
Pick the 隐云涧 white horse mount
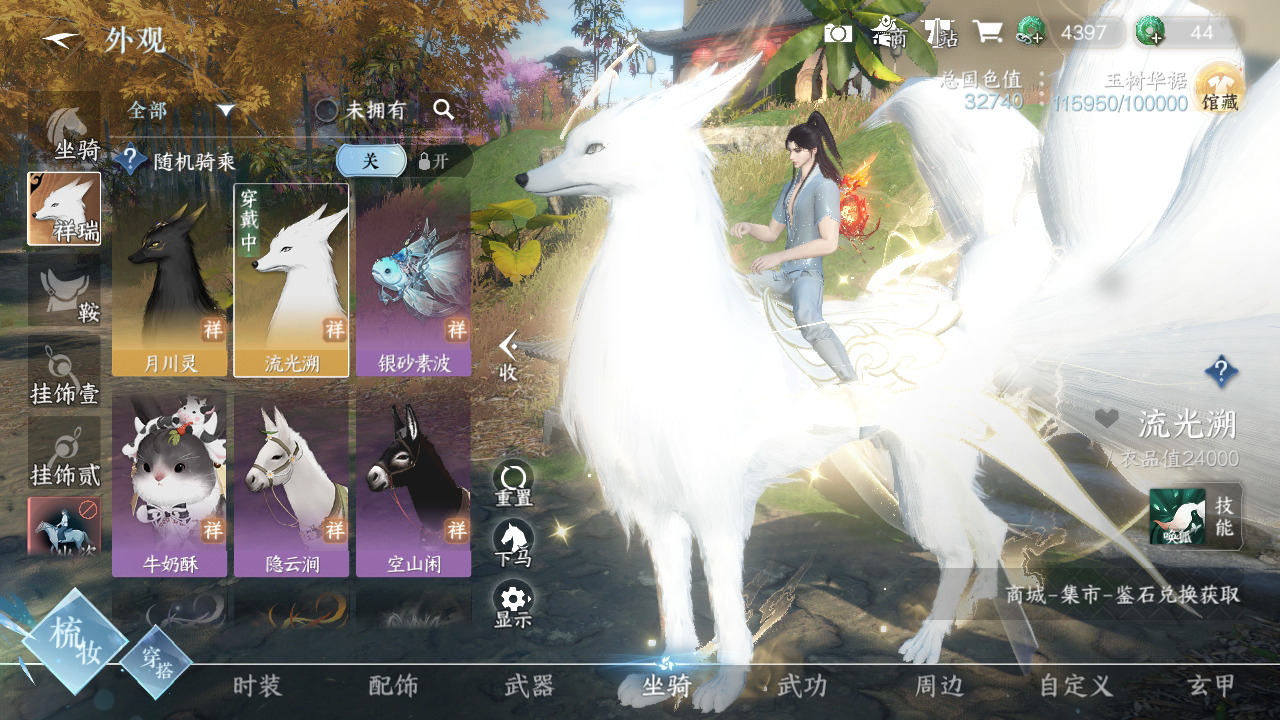pos(291,485)
